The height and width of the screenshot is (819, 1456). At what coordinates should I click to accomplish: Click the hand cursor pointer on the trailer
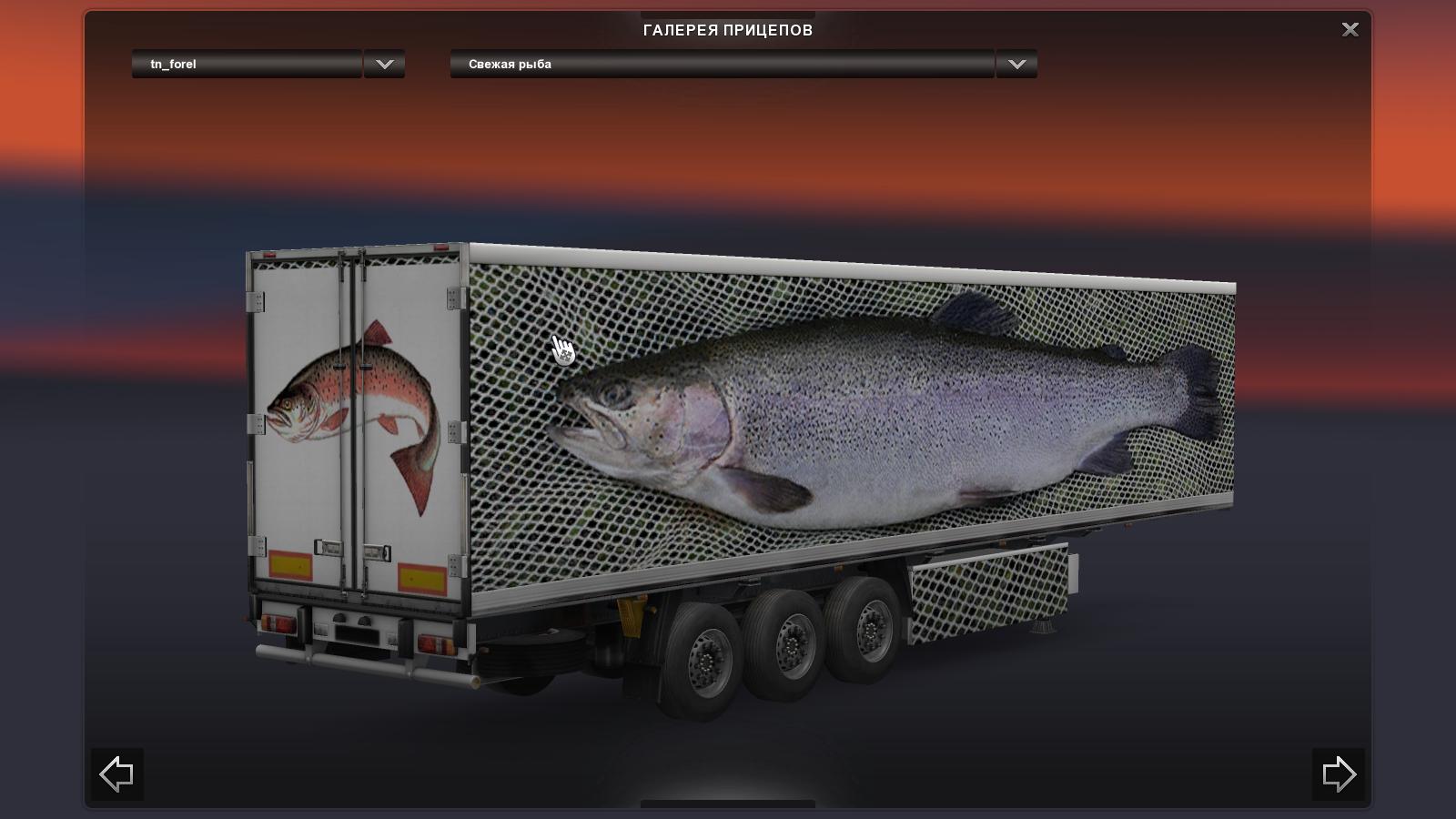tap(562, 349)
